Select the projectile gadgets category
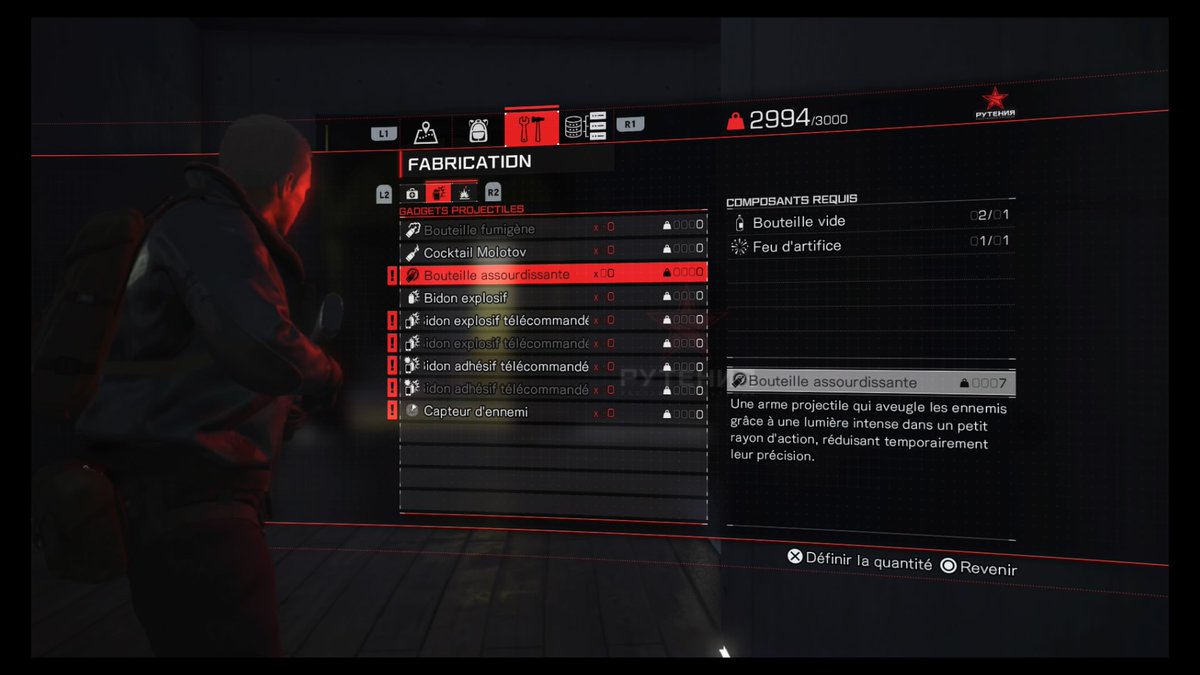 click(x=438, y=193)
